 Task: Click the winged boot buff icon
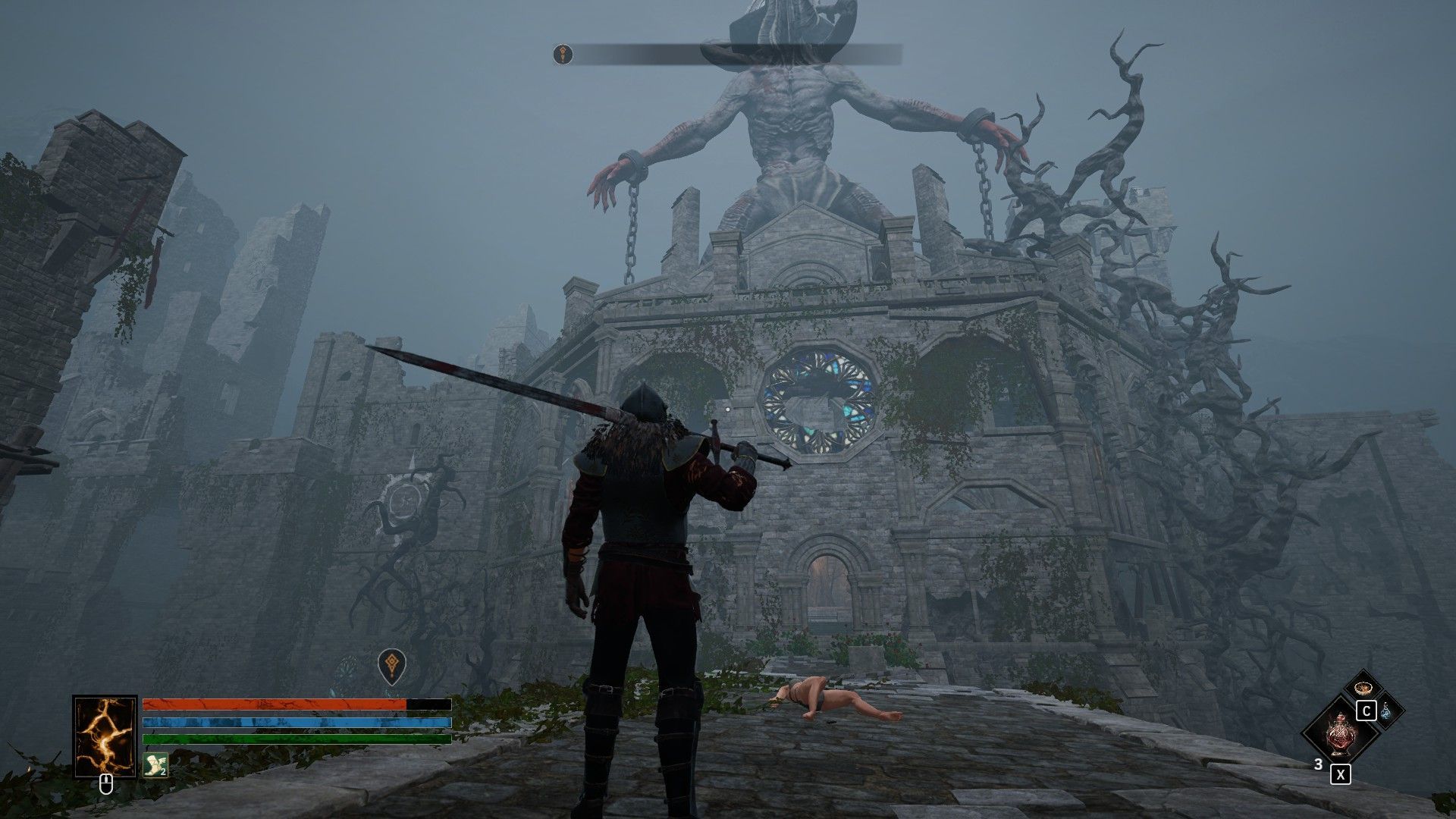(154, 764)
